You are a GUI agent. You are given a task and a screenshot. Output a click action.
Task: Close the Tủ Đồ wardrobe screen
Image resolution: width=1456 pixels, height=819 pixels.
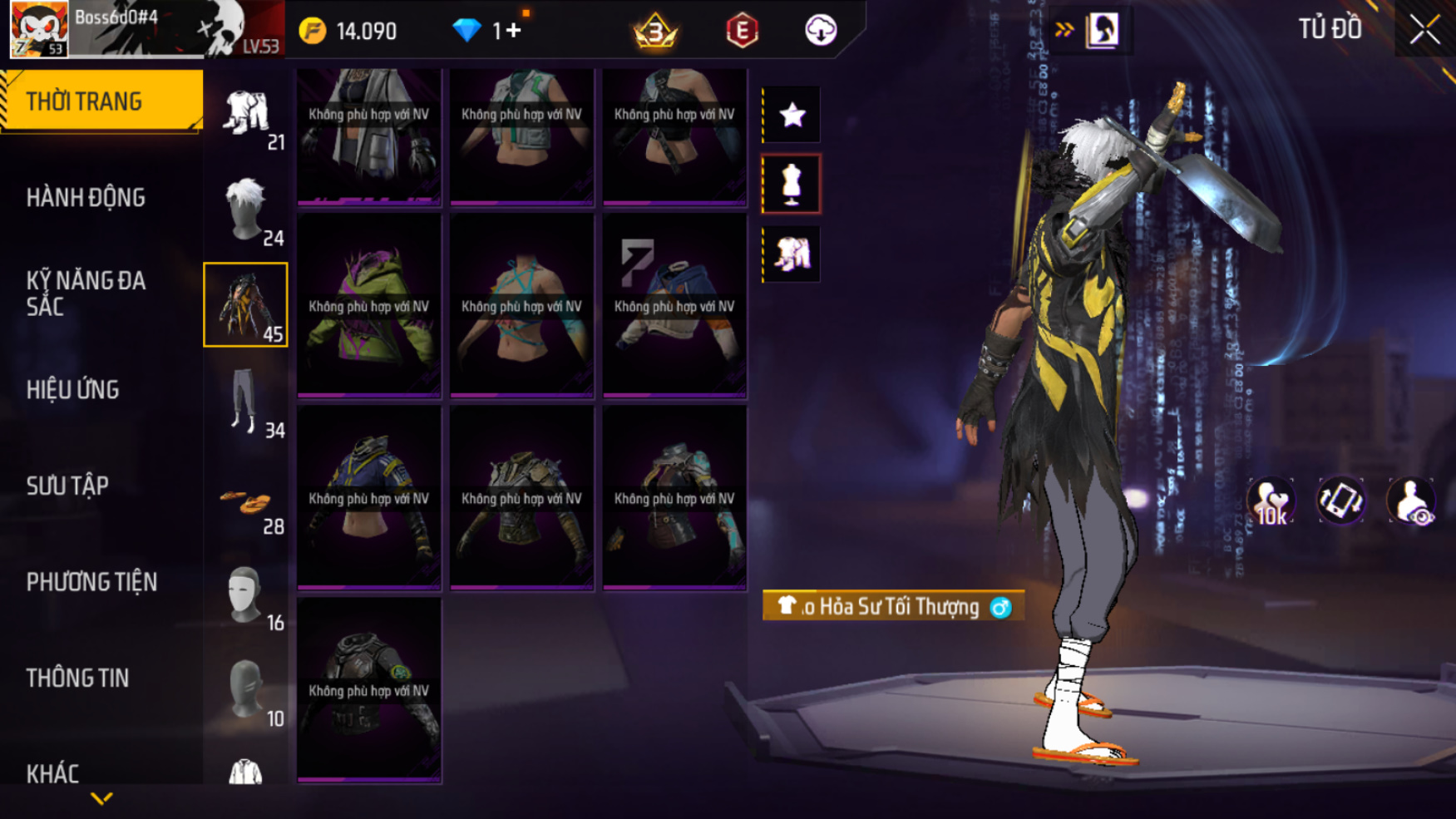1424,30
